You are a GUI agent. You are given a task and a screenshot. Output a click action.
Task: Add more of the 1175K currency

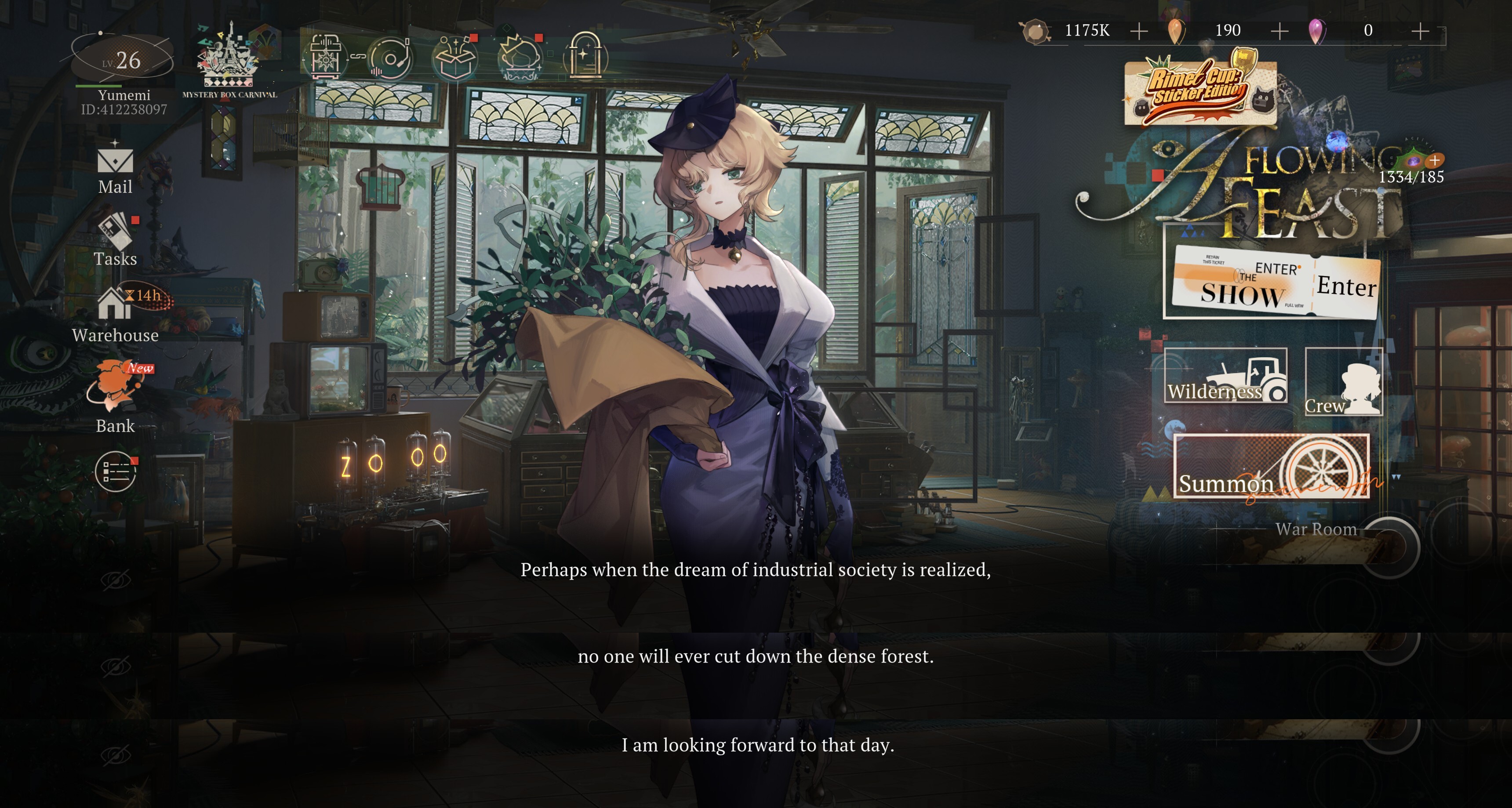1139,30
